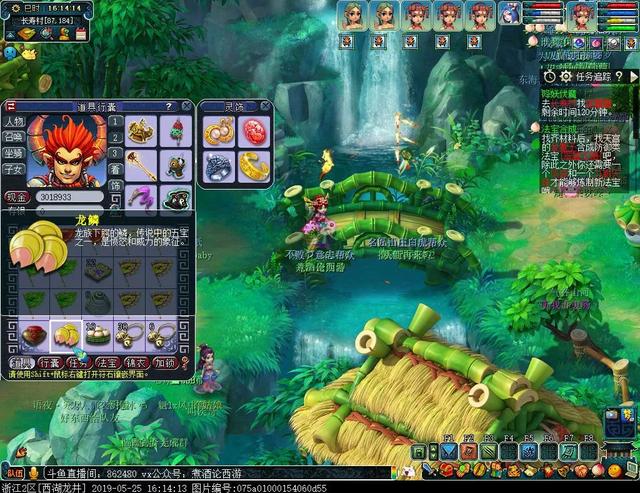Viewport: 640px width, 493px height.
Task: Open the 行囊 bag tab
Action: point(50,362)
